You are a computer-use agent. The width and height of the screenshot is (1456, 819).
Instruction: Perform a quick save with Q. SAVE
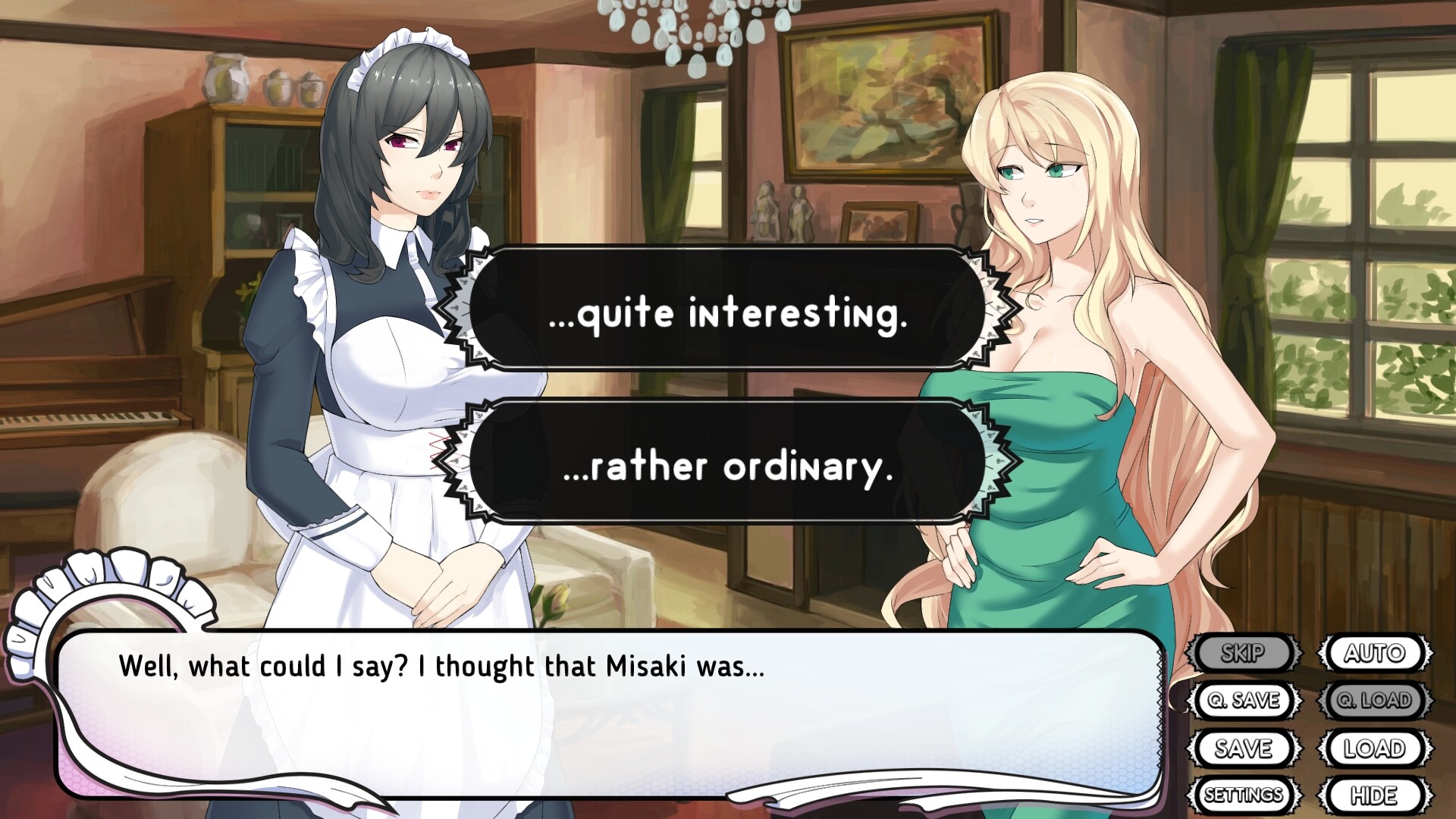(x=1246, y=701)
